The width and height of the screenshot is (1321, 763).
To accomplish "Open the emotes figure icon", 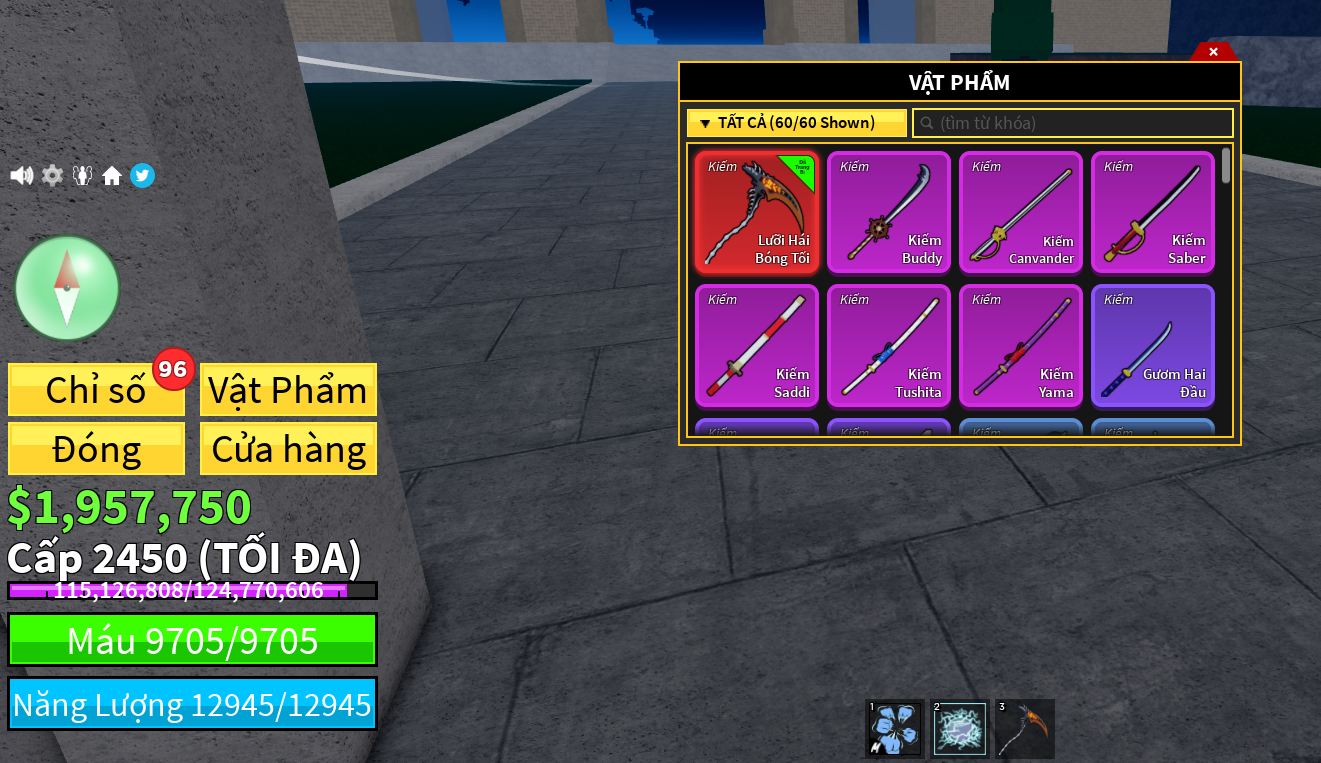I will coord(82,175).
